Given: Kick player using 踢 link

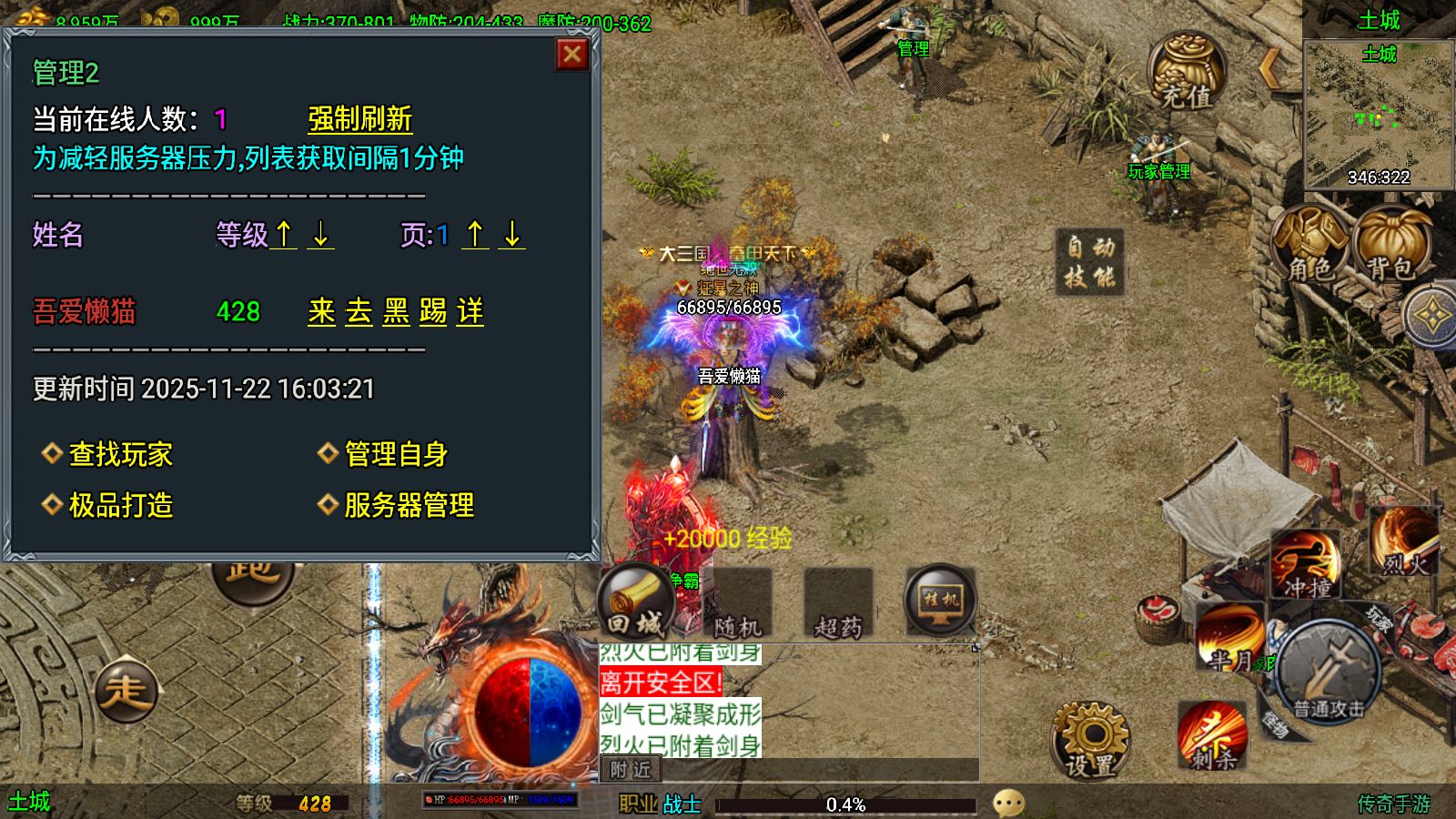Looking at the screenshot, I should [x=434, y=312].
